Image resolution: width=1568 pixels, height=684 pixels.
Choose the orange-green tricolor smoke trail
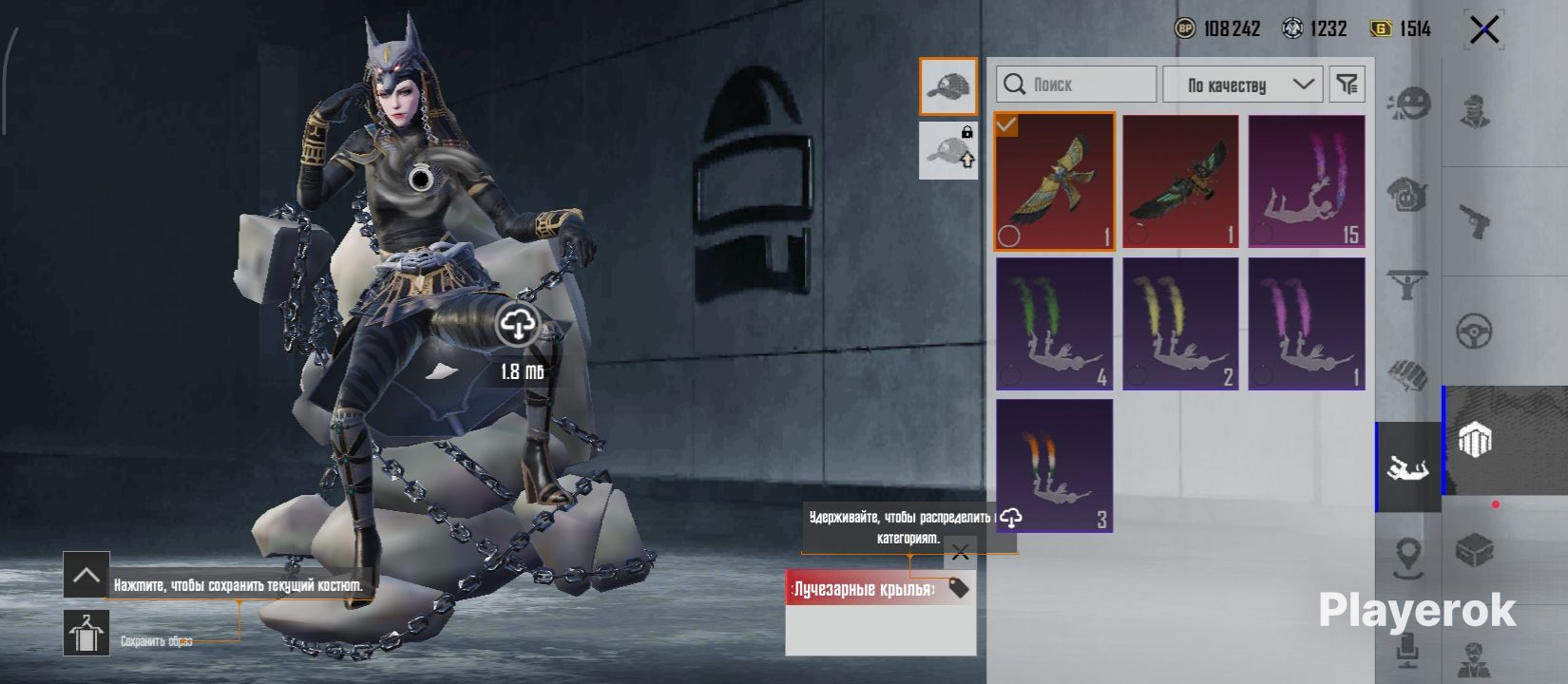tap(1054, 465)
